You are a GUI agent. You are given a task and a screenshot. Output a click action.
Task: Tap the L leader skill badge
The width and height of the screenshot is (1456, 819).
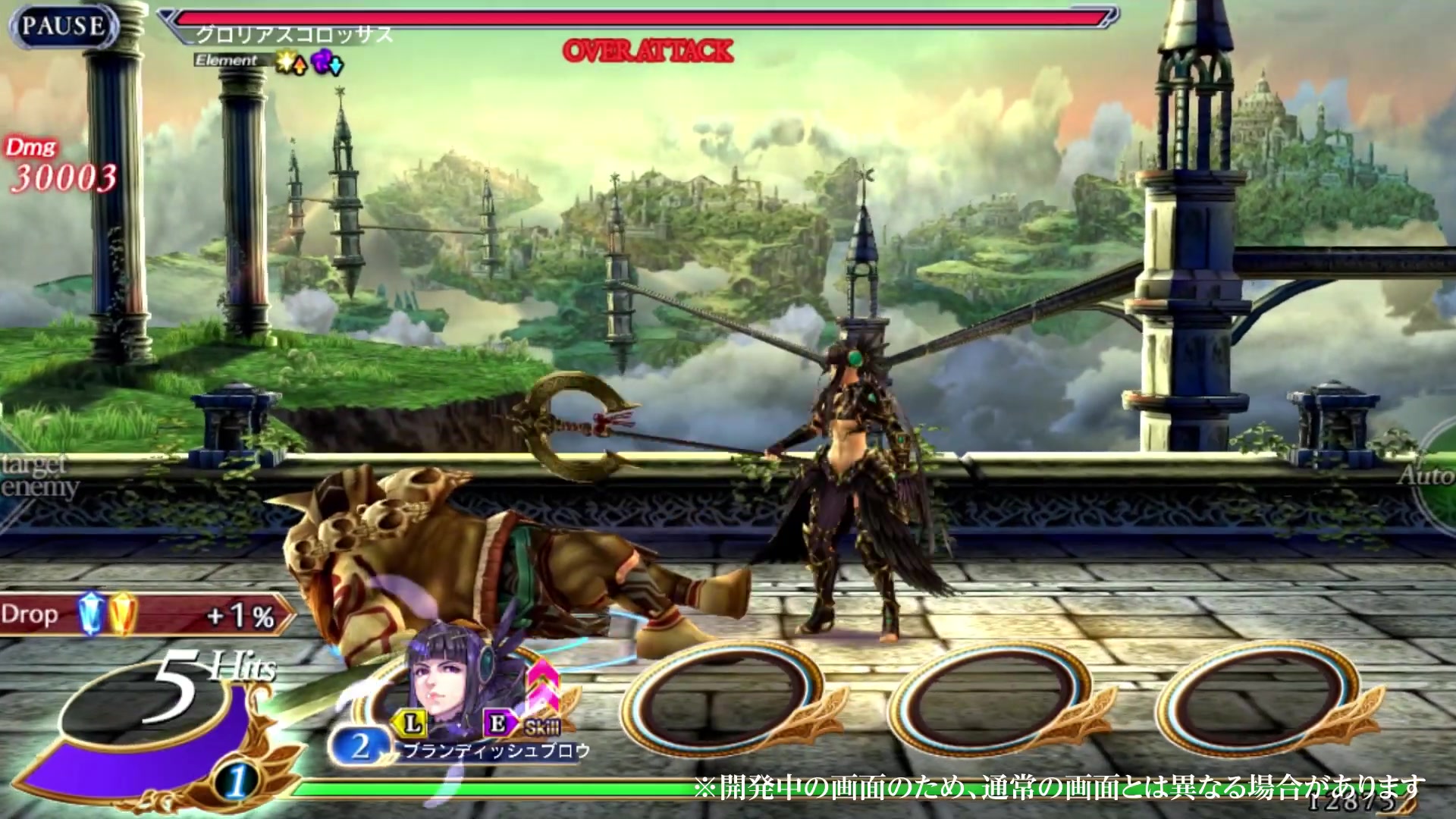(x=412, y=723)
